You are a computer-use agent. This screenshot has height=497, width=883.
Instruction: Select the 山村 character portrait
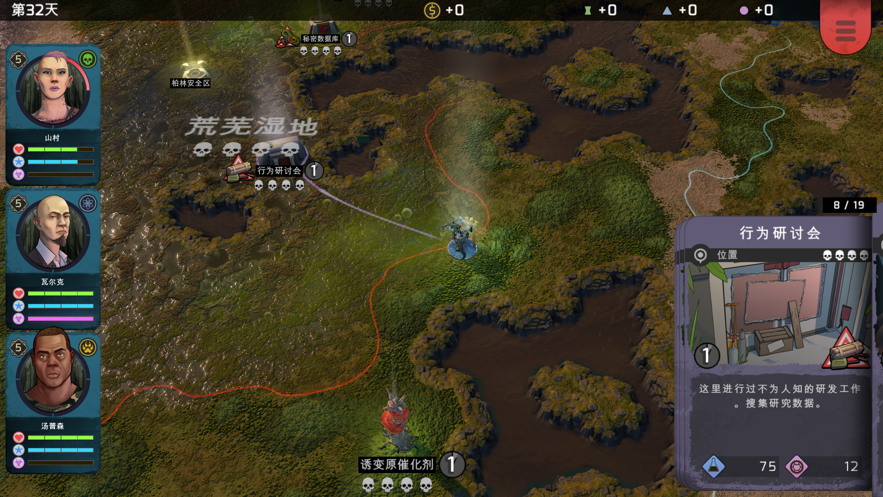(52, 90)
